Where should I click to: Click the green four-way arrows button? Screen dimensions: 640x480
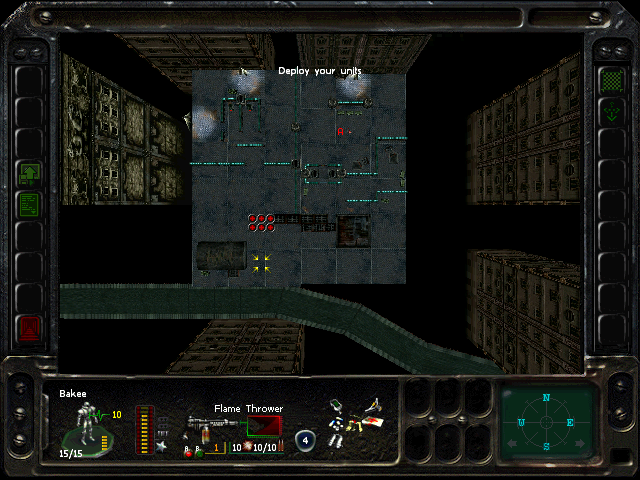[610, 111]
